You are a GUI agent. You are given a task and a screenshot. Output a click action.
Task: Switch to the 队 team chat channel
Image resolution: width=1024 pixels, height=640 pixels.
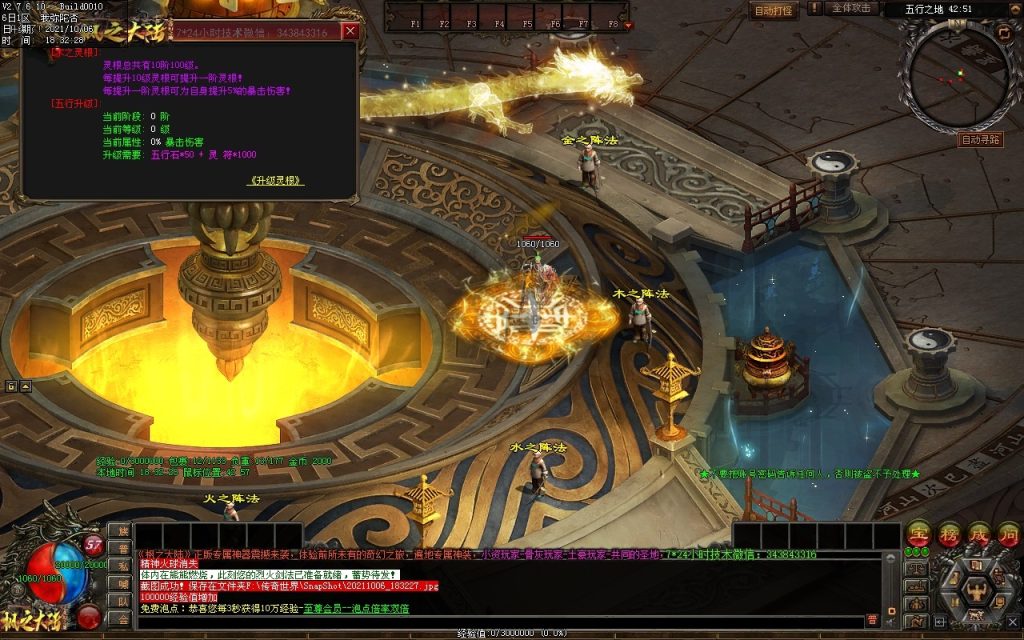pos(122,601)
